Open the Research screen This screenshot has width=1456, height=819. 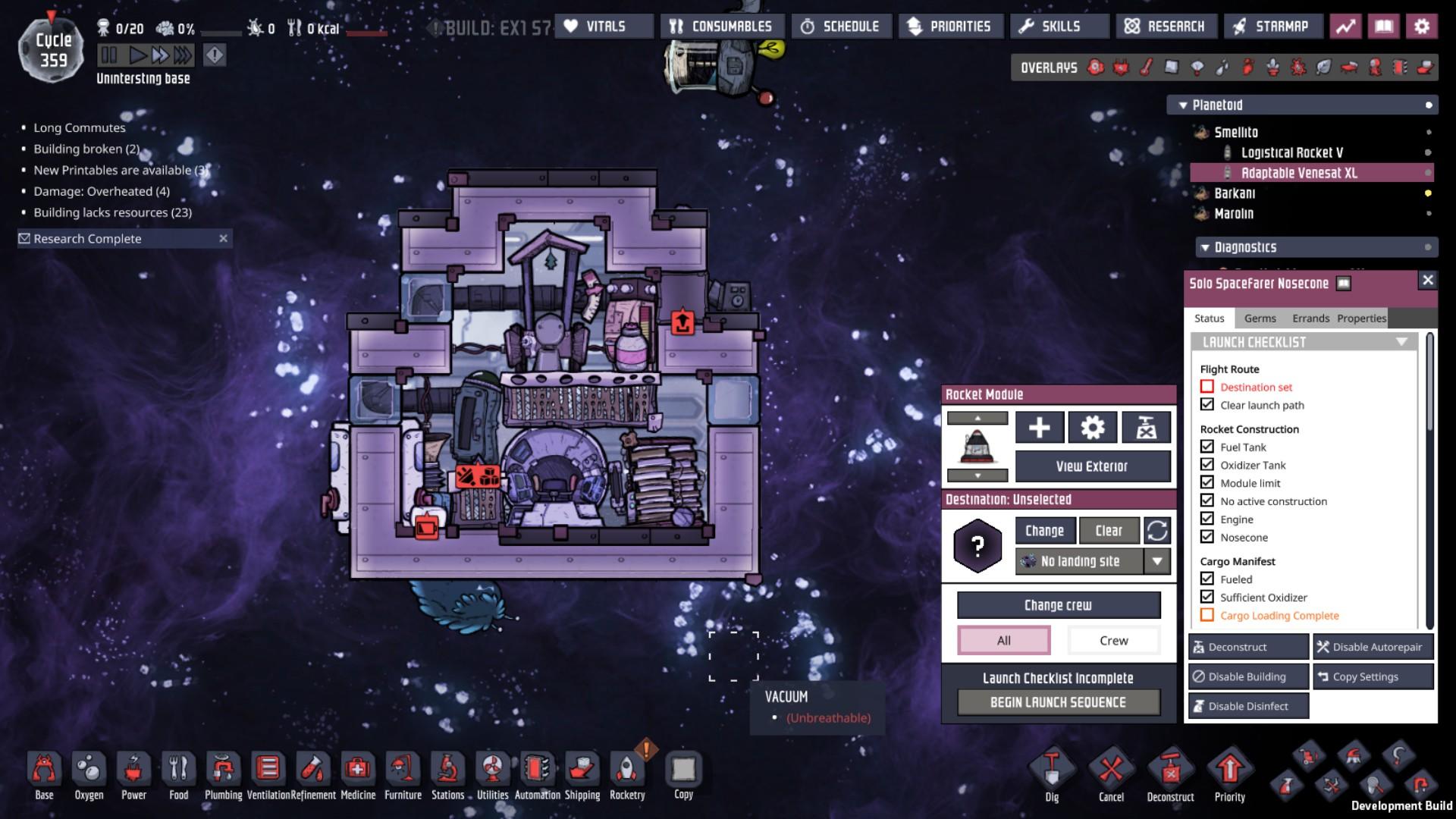1166,27
